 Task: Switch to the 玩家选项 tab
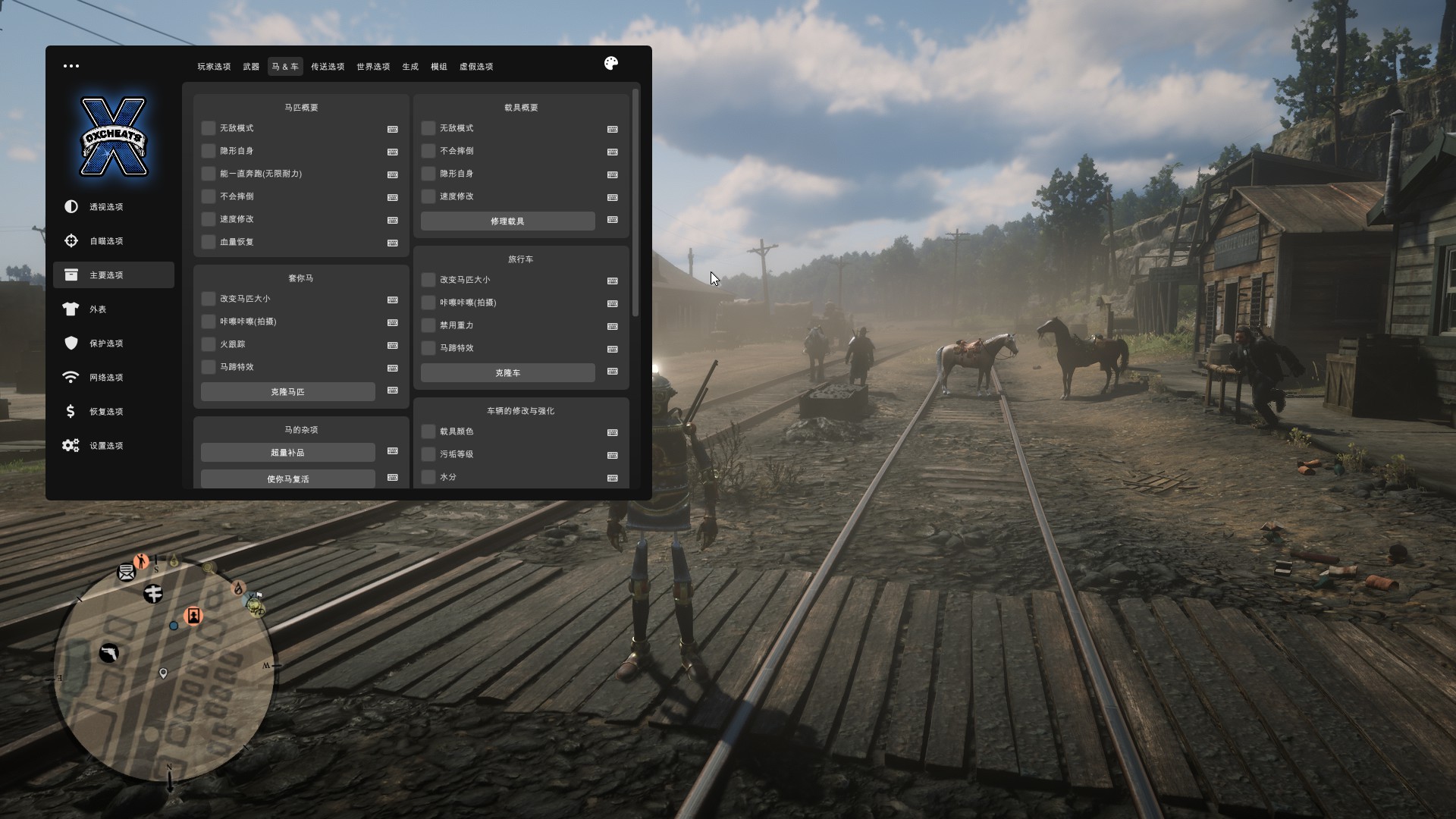tap(214, 67)
